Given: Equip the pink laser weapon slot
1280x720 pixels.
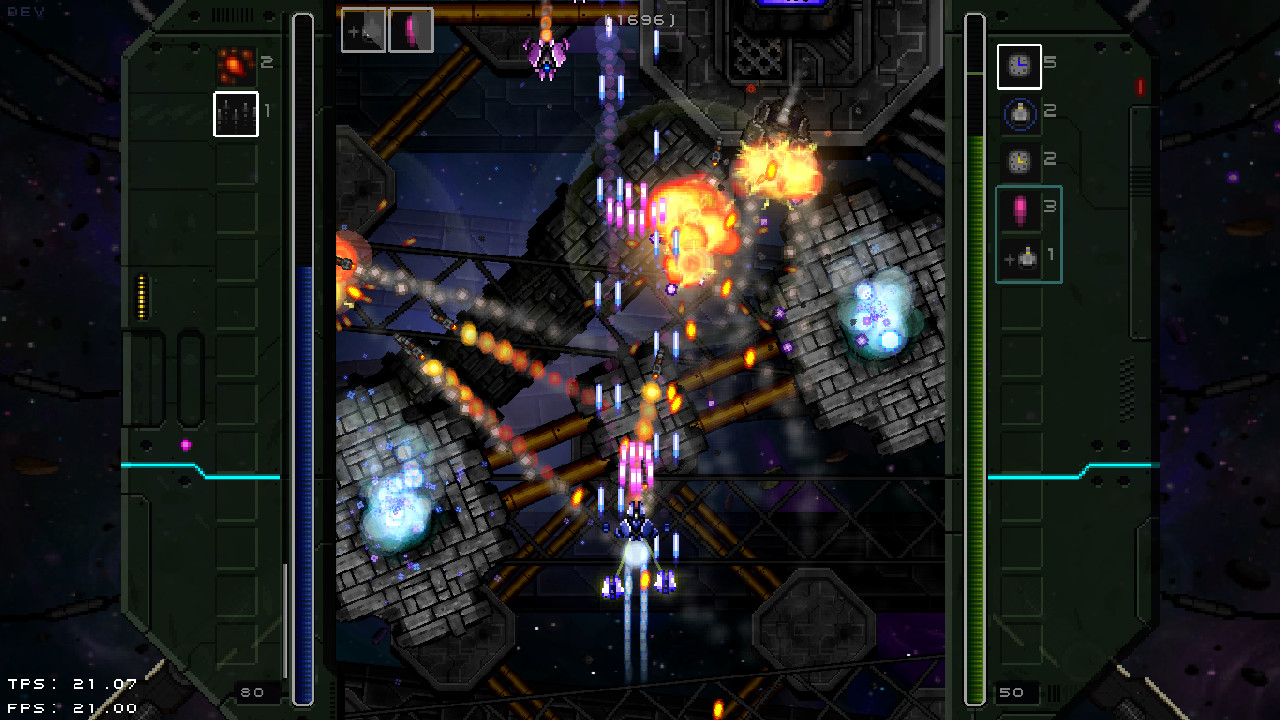Looking at the screenshot, I should [x=410, y=30].
